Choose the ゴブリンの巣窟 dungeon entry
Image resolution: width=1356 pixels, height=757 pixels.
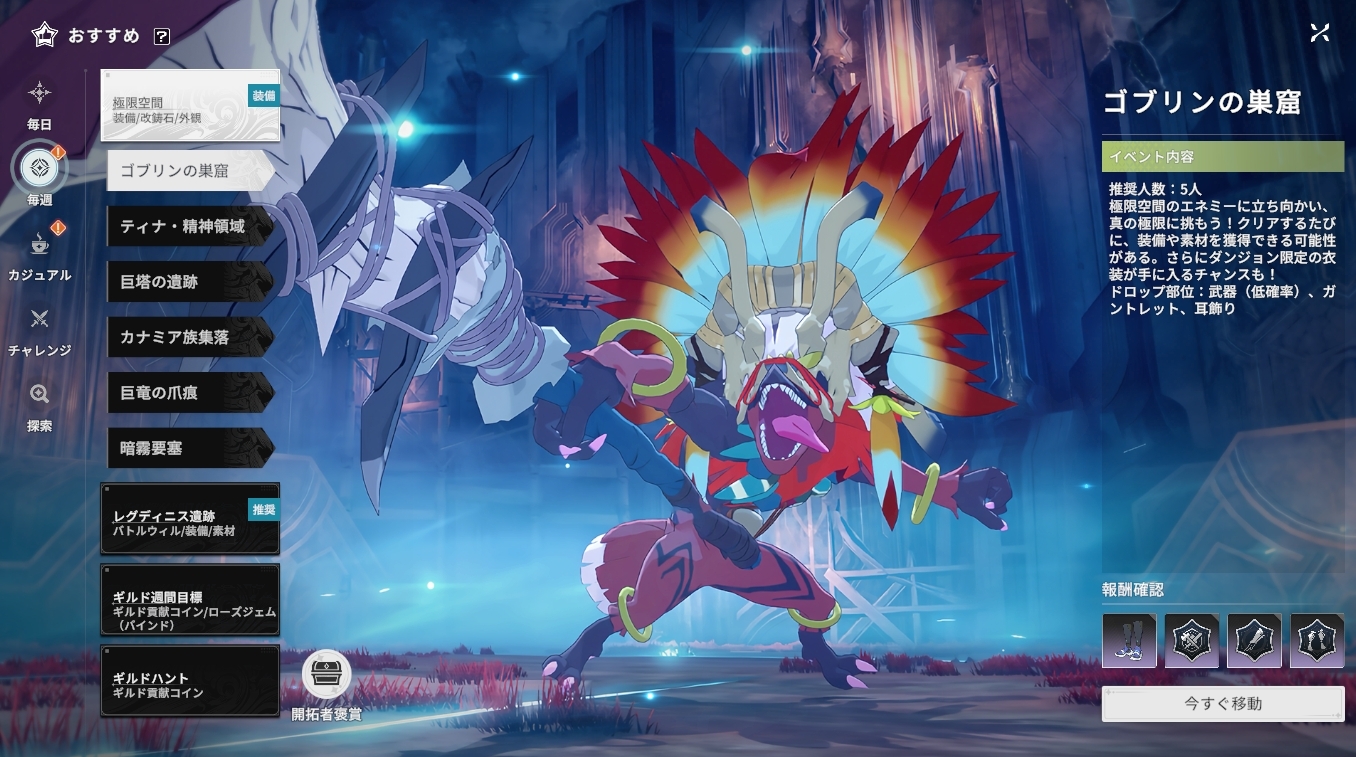click(188, 171)
